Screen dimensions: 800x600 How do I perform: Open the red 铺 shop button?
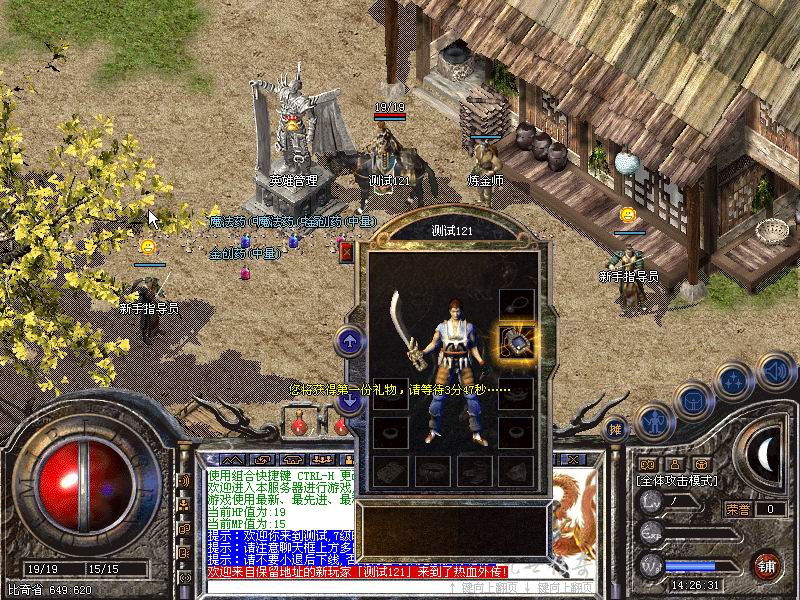(x=767, y=565)
